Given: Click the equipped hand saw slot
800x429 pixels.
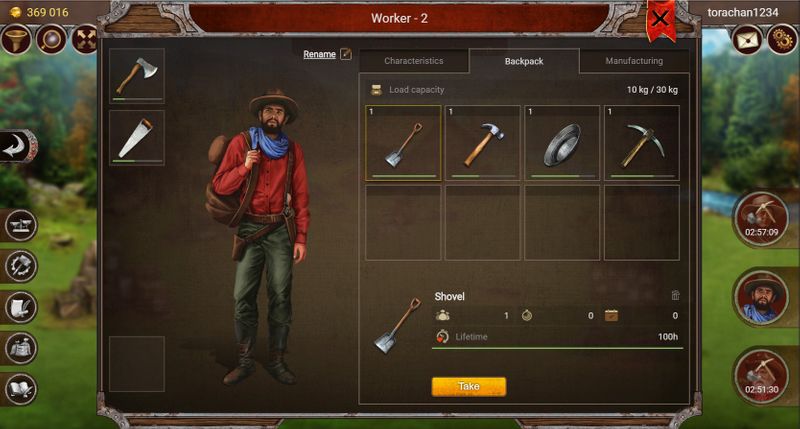Looking at the screenshot, I should pos(136,137).
